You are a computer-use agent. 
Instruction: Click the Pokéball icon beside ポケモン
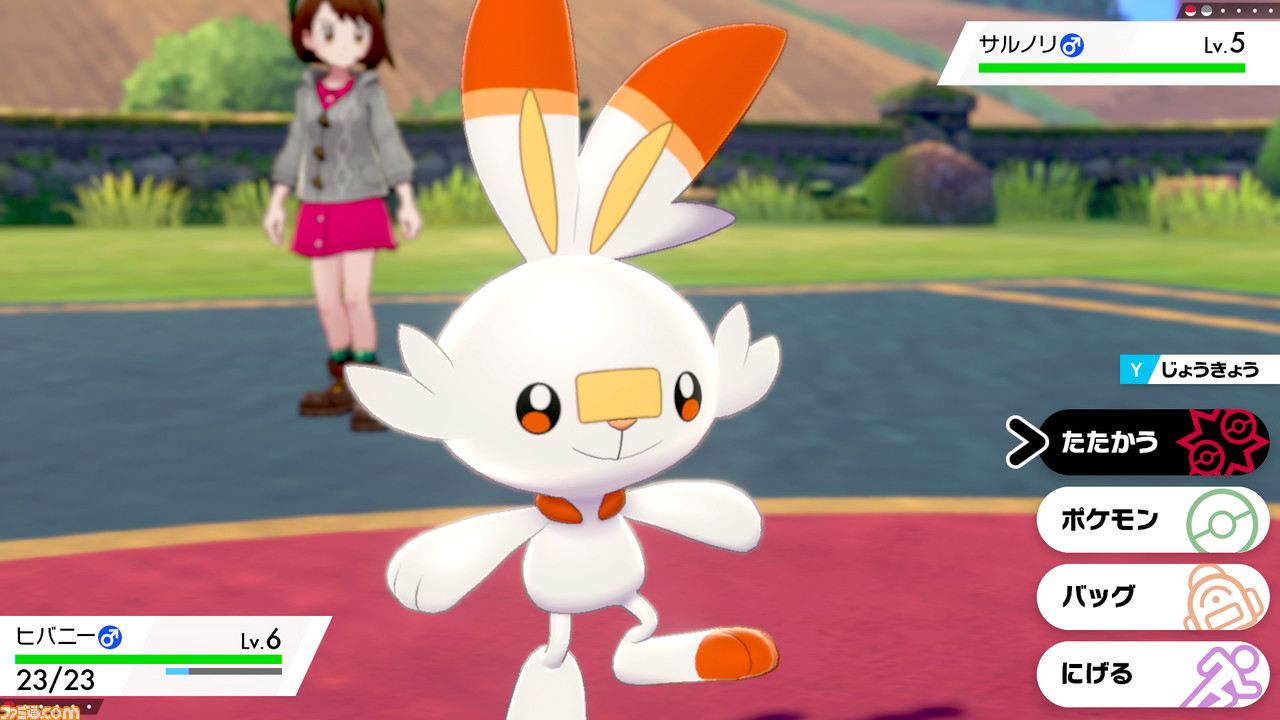(x=1222, y=519)
